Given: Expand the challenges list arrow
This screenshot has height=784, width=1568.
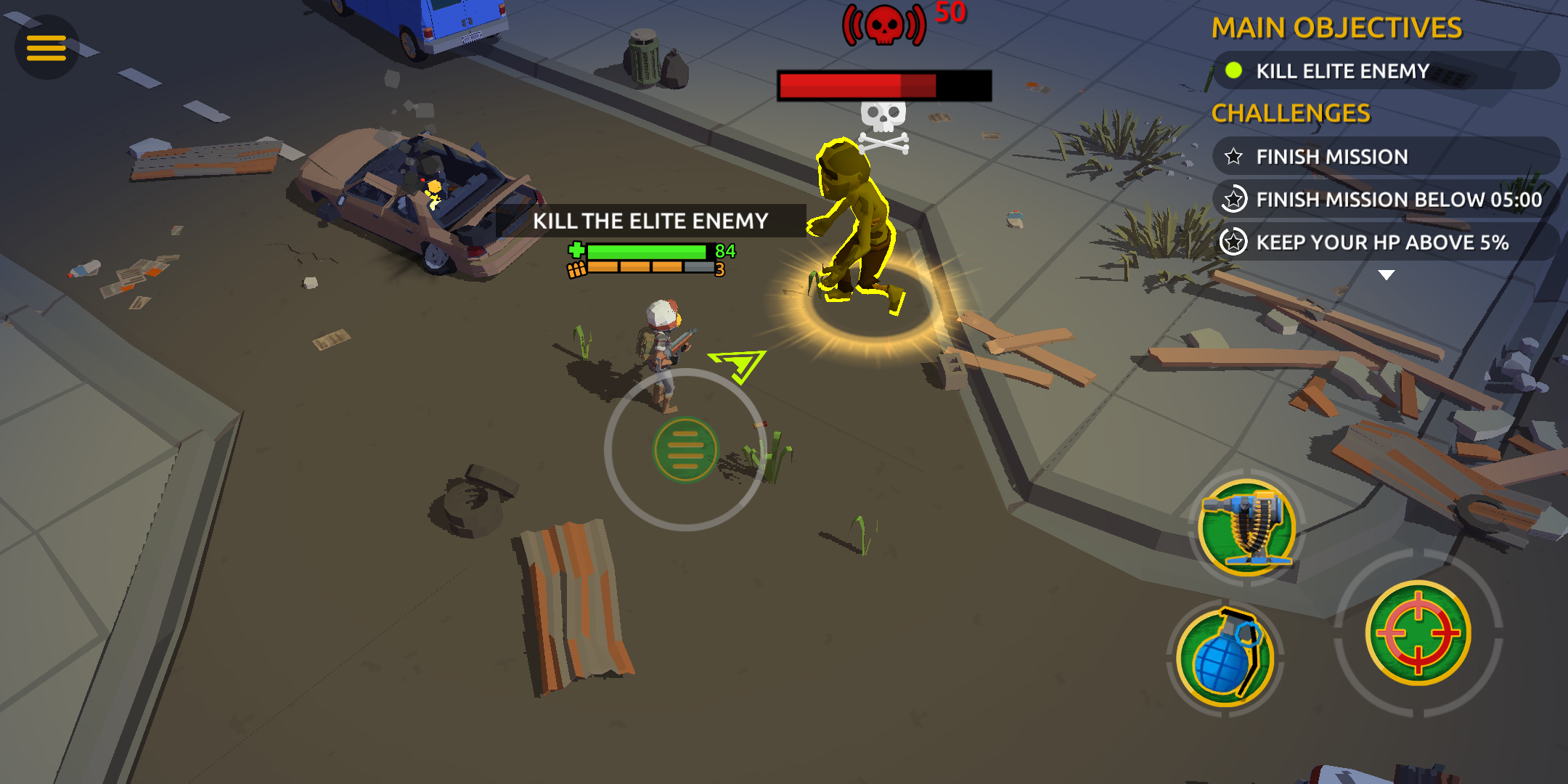Looking at the screenshot, I should [1386, 275].
